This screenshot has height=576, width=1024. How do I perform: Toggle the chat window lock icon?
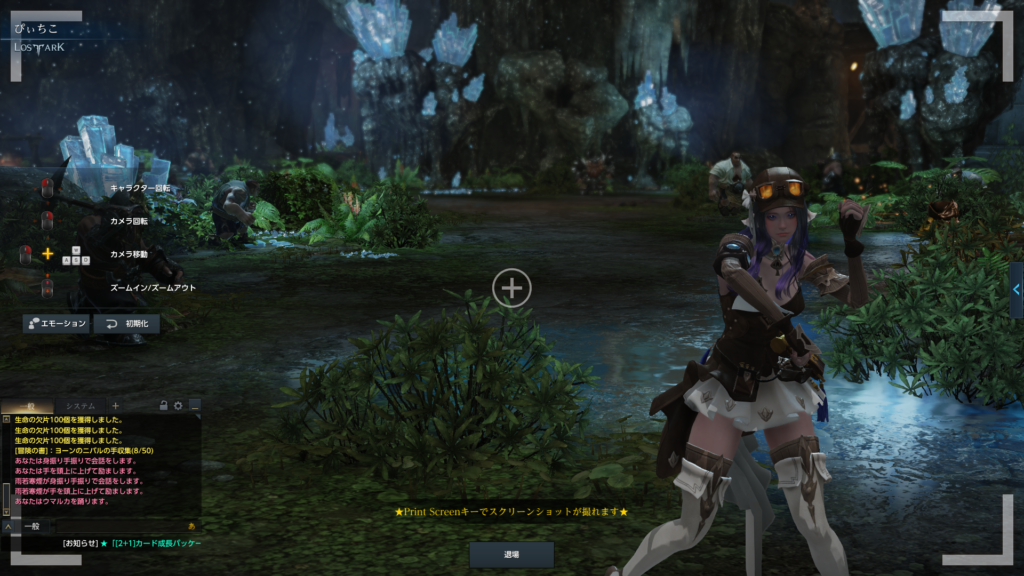164,405
